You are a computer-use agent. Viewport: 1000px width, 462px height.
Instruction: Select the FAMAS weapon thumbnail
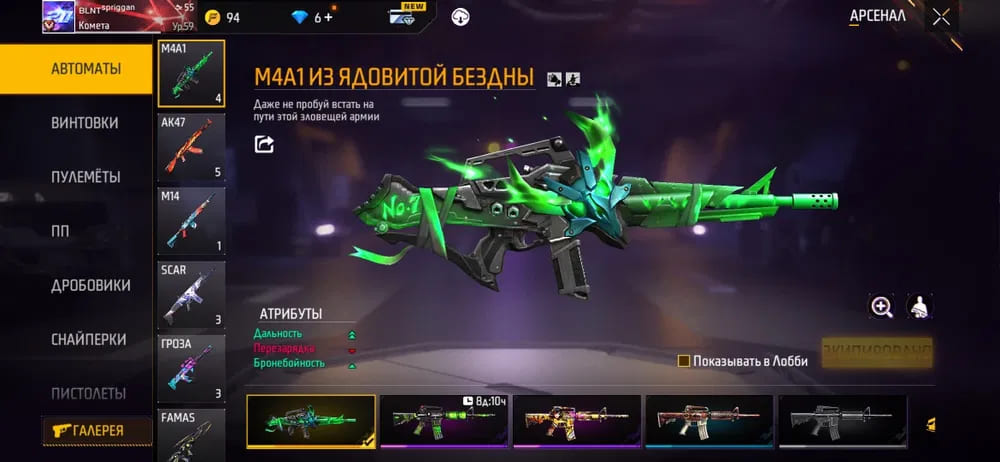tap(191, 432)
